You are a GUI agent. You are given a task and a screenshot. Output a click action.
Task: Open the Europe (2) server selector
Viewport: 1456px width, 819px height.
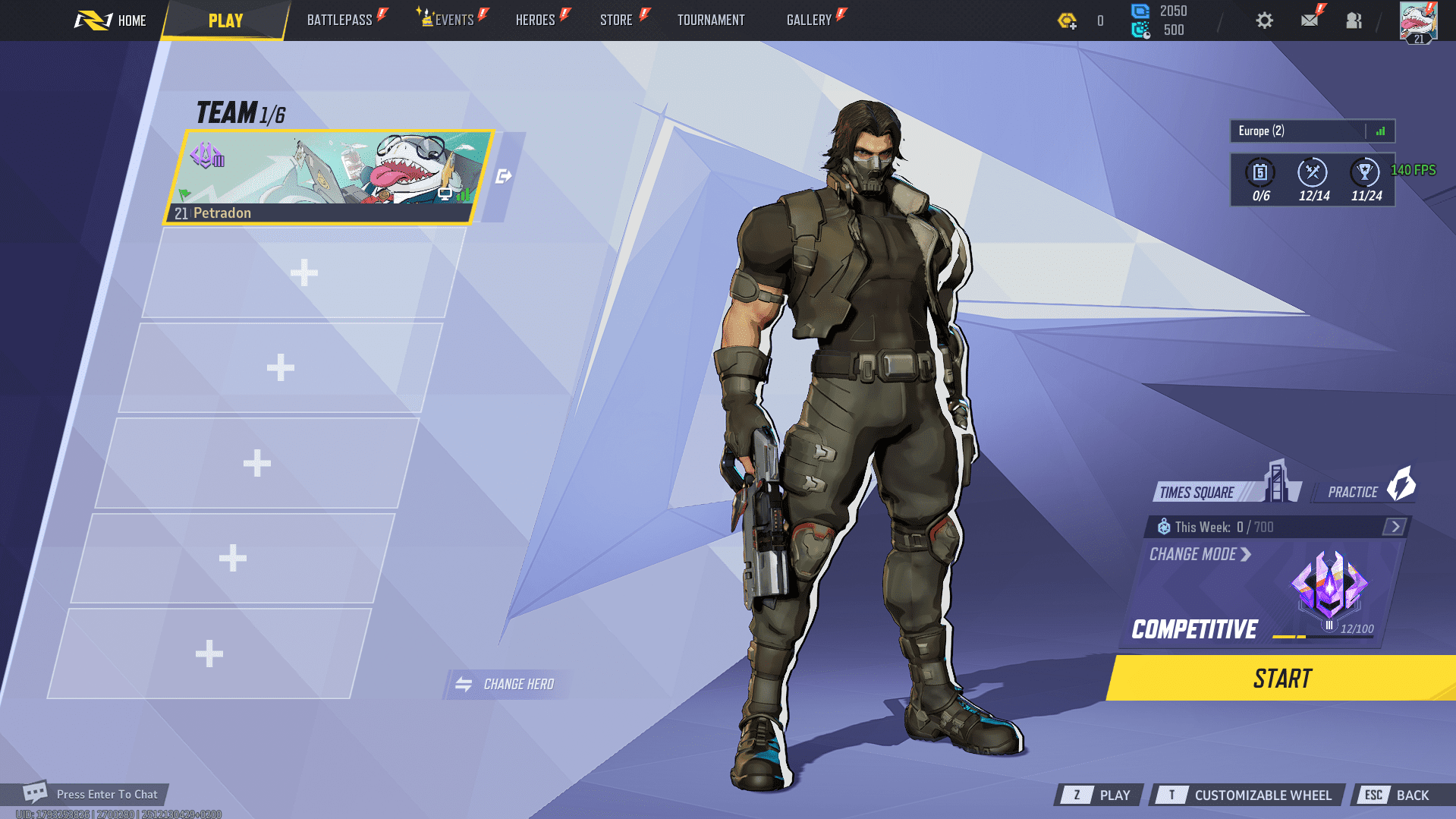click(x=1290, y=131)
